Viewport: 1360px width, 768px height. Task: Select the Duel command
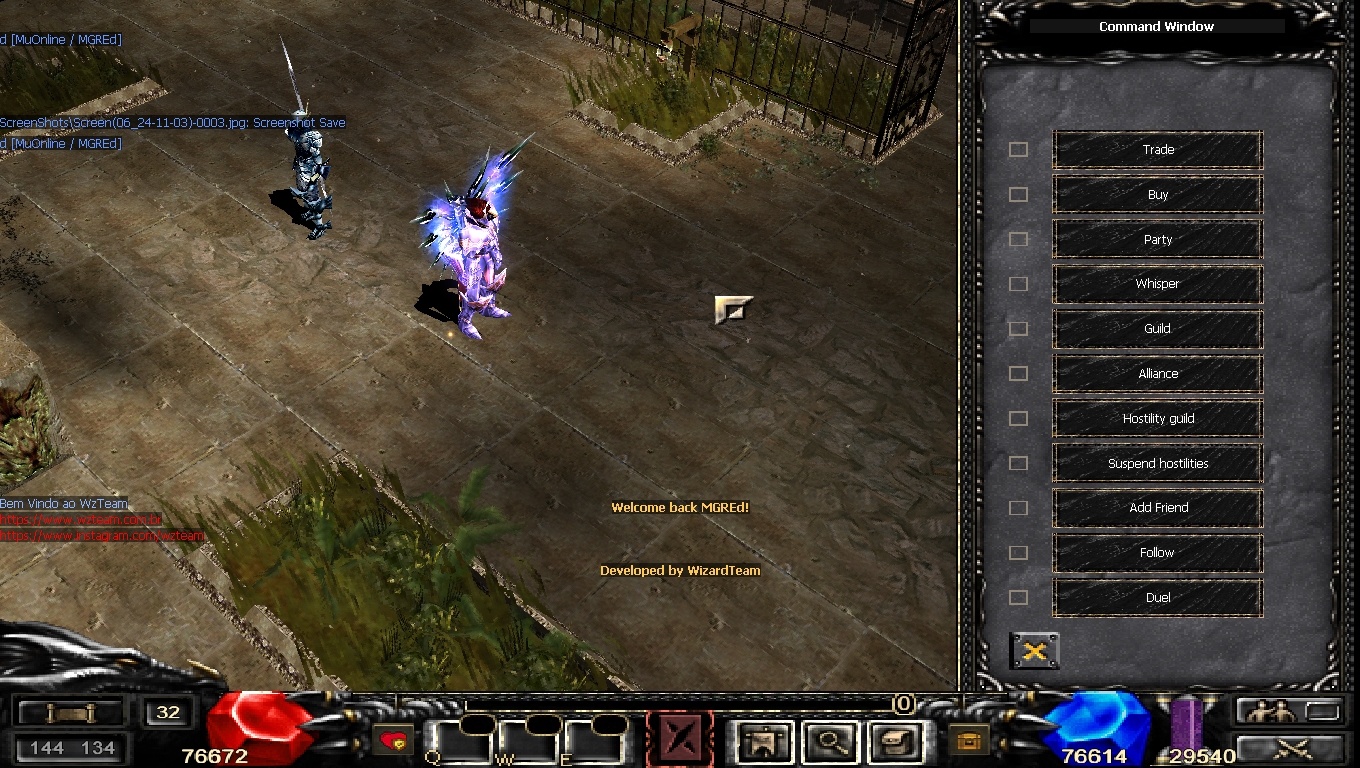[x=1158, y=598]
